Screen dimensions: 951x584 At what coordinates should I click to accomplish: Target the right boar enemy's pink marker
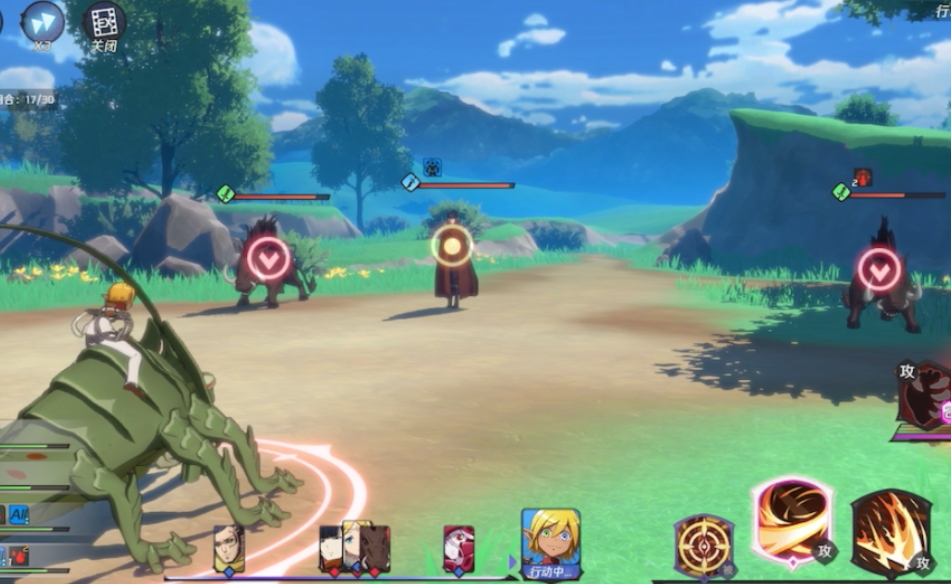click(x=879, y=270)
